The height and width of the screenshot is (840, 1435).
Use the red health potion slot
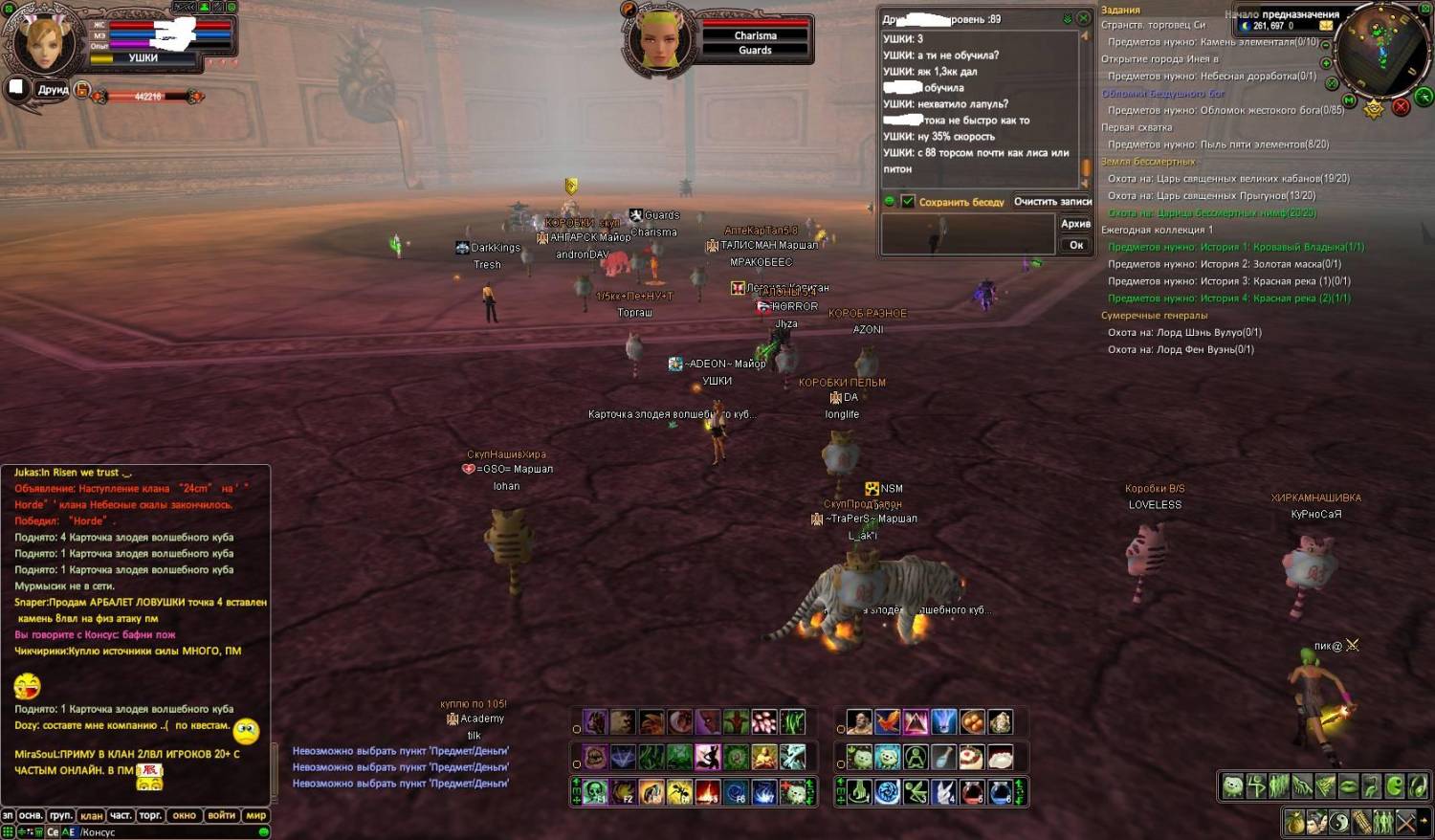pyautogui.click(x=972, y=792)
